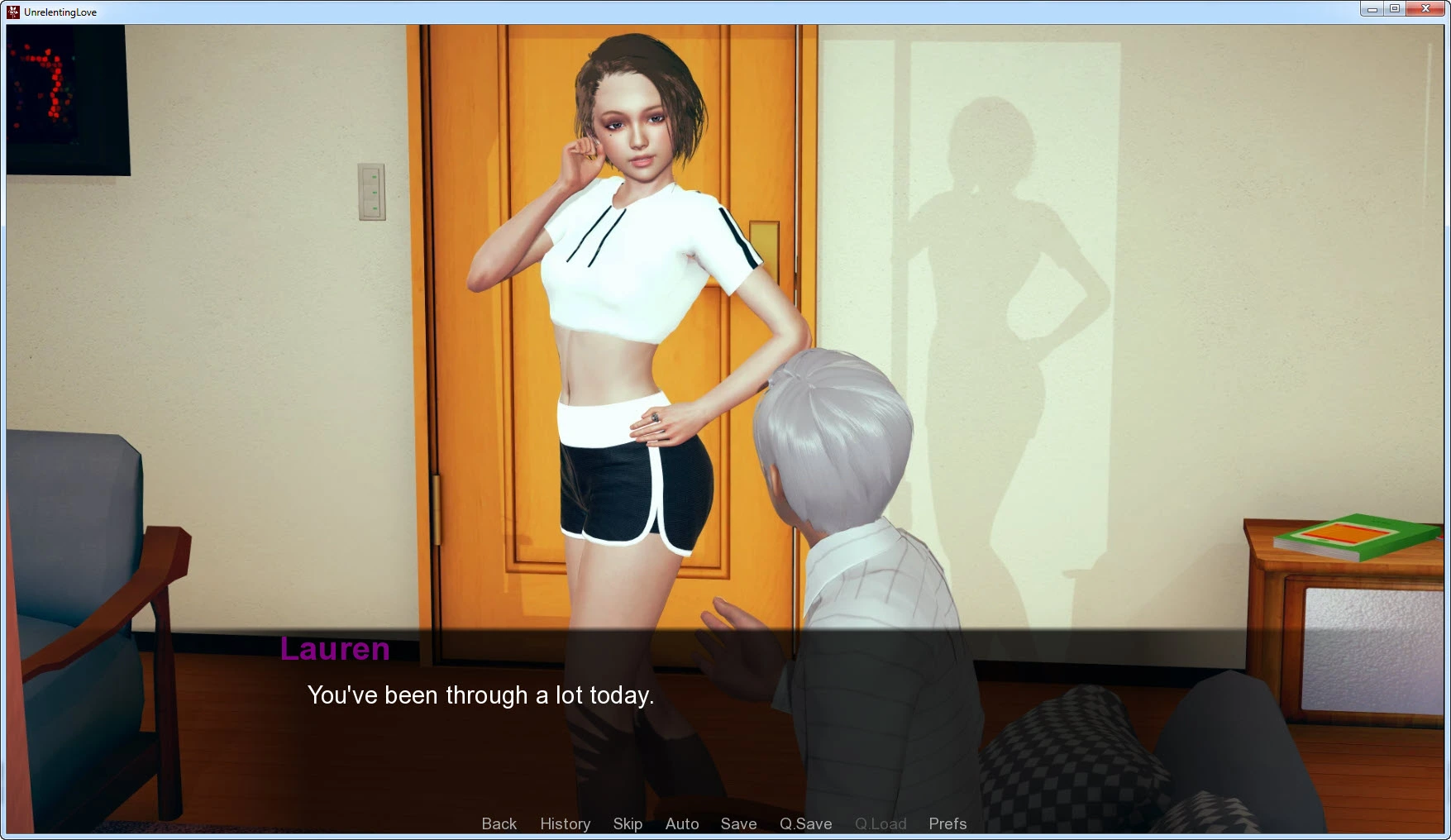Toggle Auto-advance mode
The width and height of the screenshot is (1451, 840).
682,823
